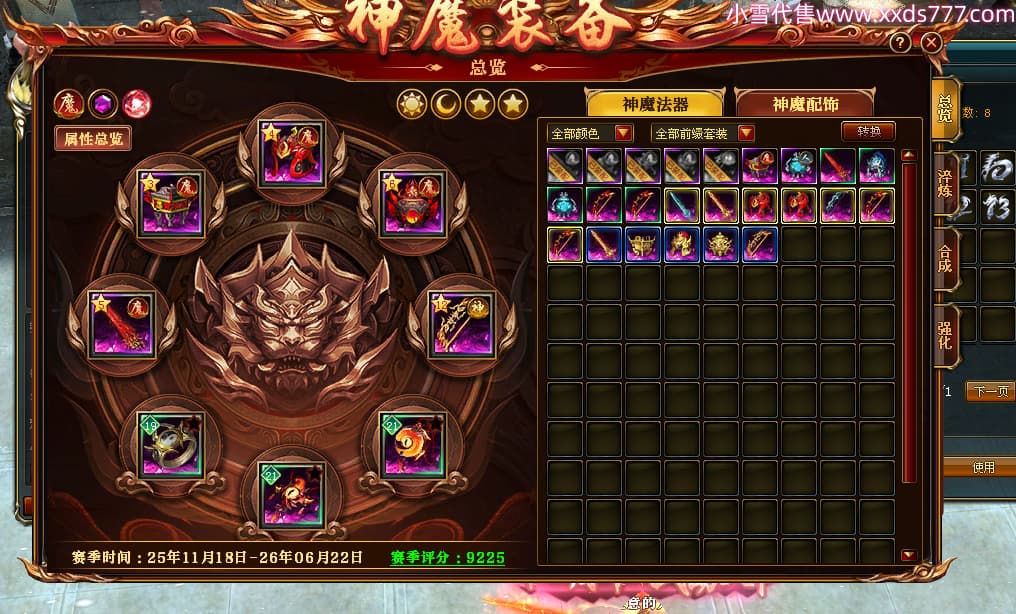The width and height of the screenshot is (1016, 614).
Task: Click the 转换 convert button
Action: tap(868, 131)
